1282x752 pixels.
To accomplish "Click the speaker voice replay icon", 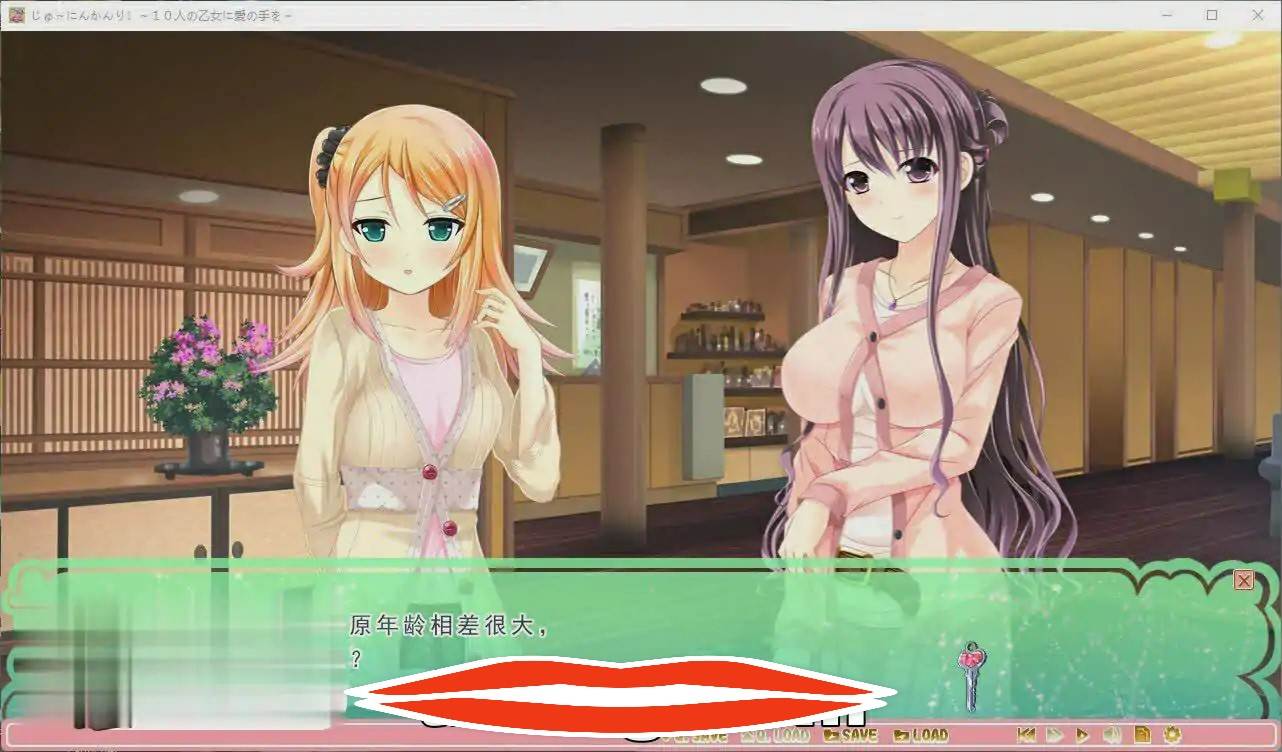I will click(1112, 735).
